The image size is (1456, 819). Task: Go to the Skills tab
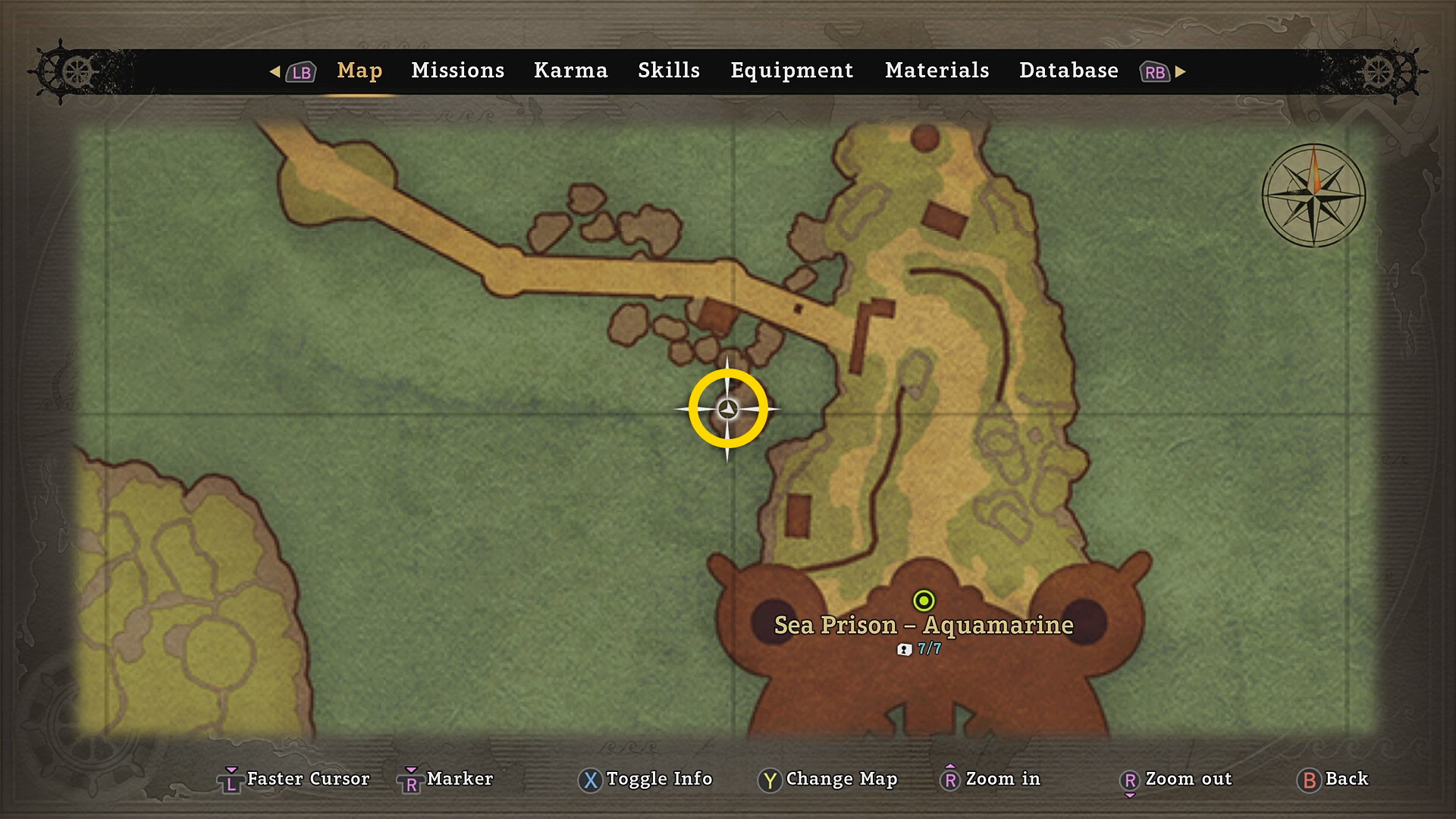coord(668,71)
